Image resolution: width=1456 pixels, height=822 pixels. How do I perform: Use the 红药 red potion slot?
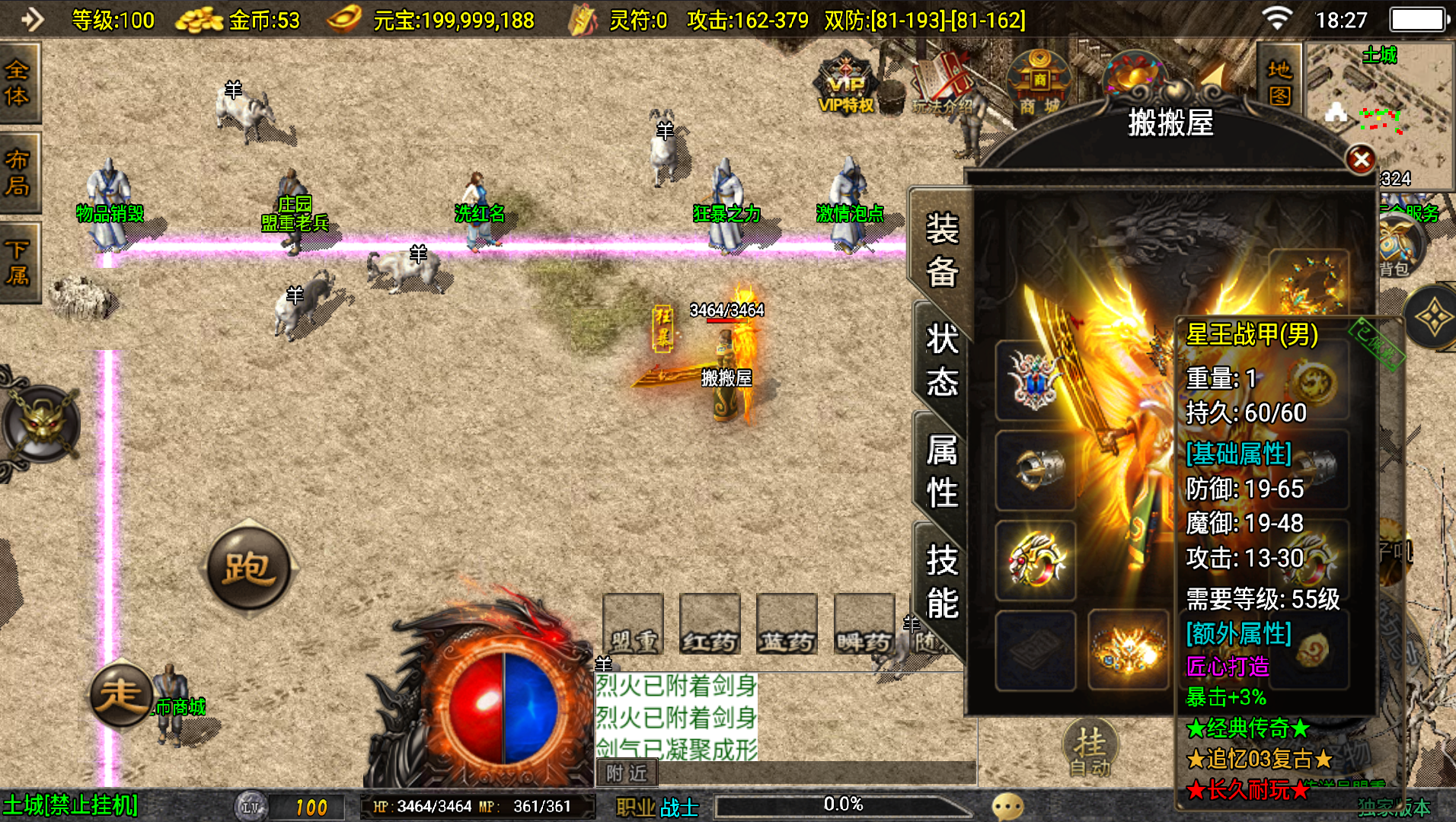[710, 624]
